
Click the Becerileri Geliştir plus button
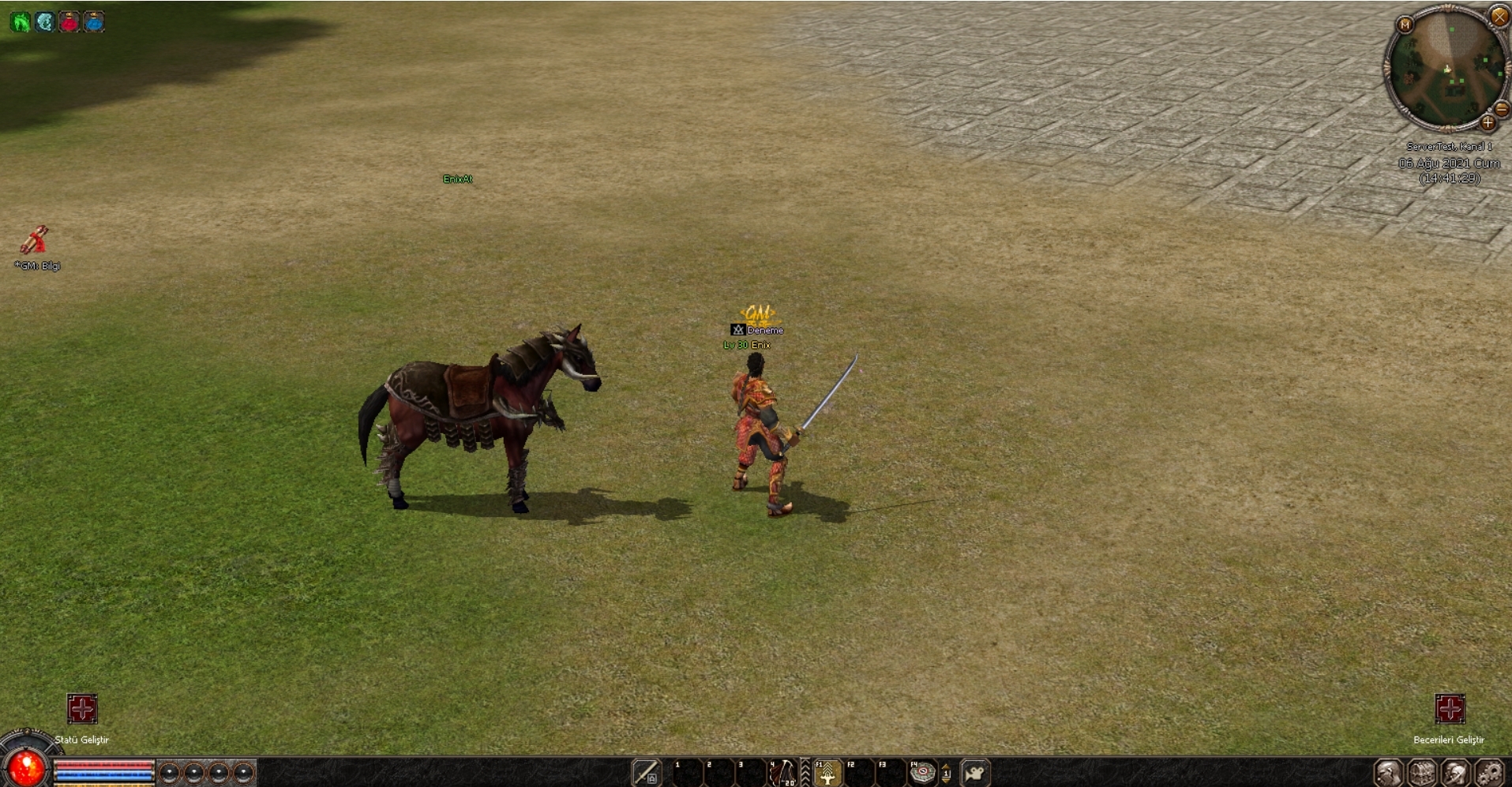tap(1450, 709)
